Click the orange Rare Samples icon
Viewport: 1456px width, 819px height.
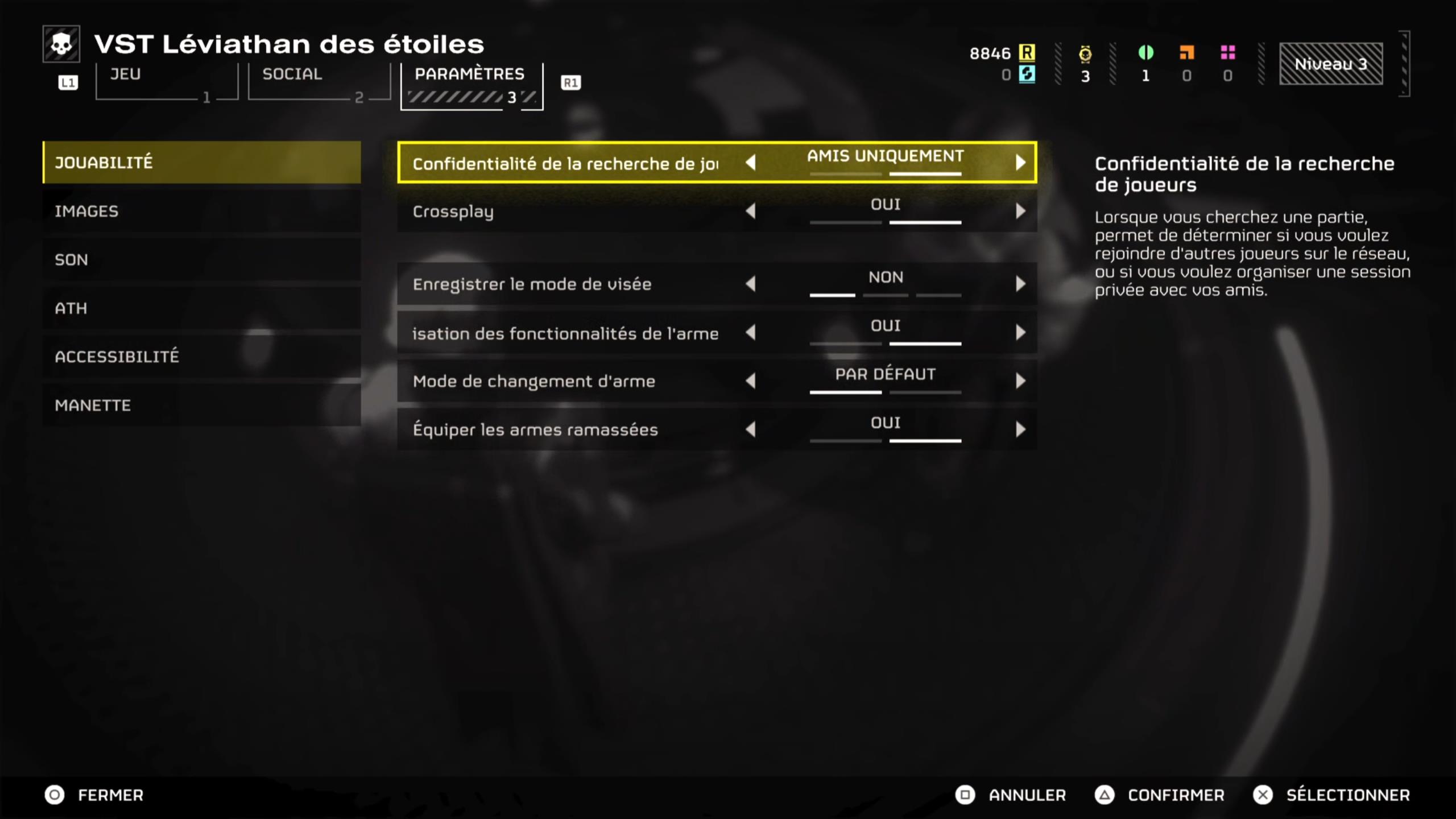(x=1186, y=53)
